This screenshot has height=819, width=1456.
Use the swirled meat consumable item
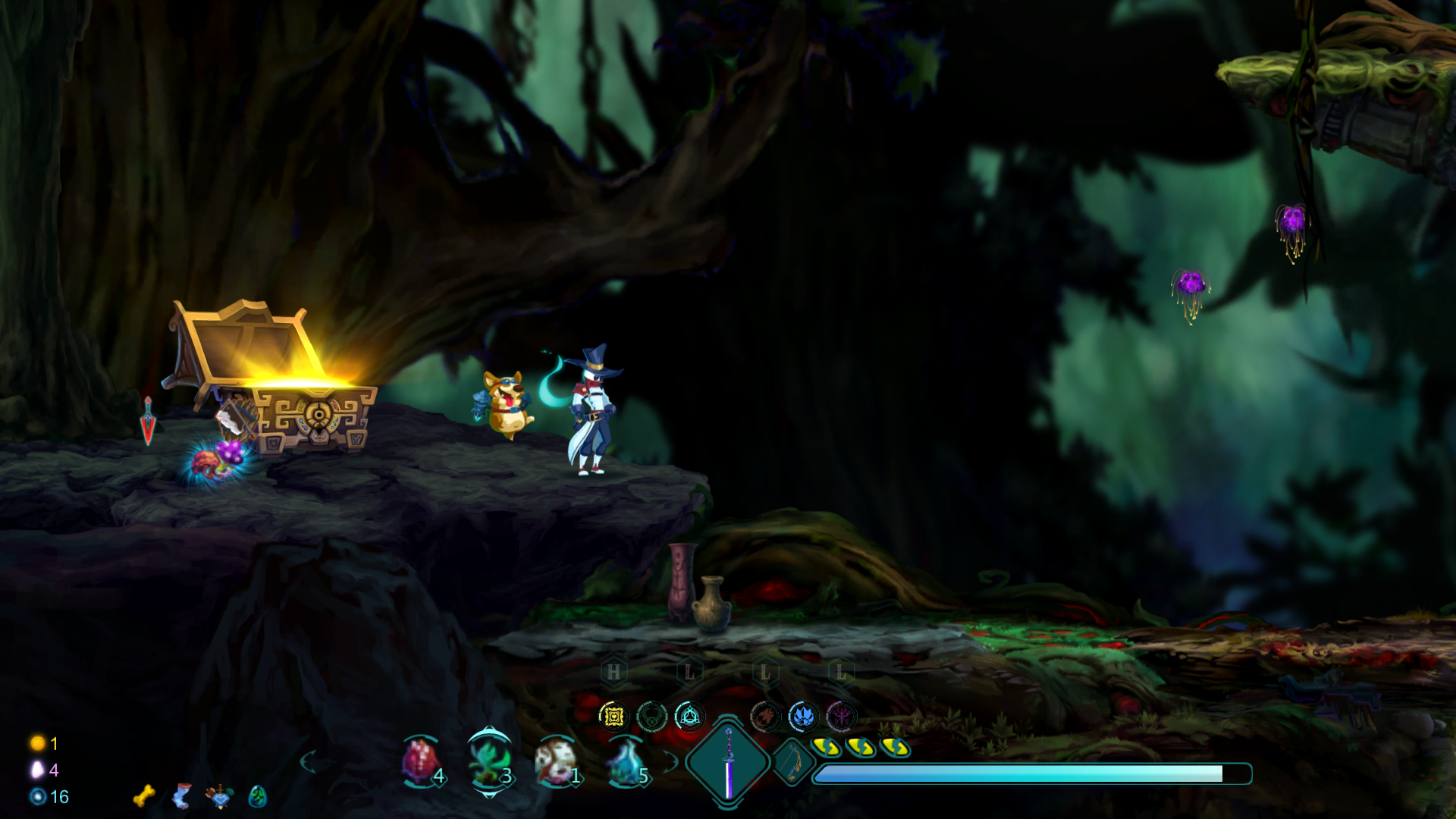pyautogui.click(x=555, y=762)
